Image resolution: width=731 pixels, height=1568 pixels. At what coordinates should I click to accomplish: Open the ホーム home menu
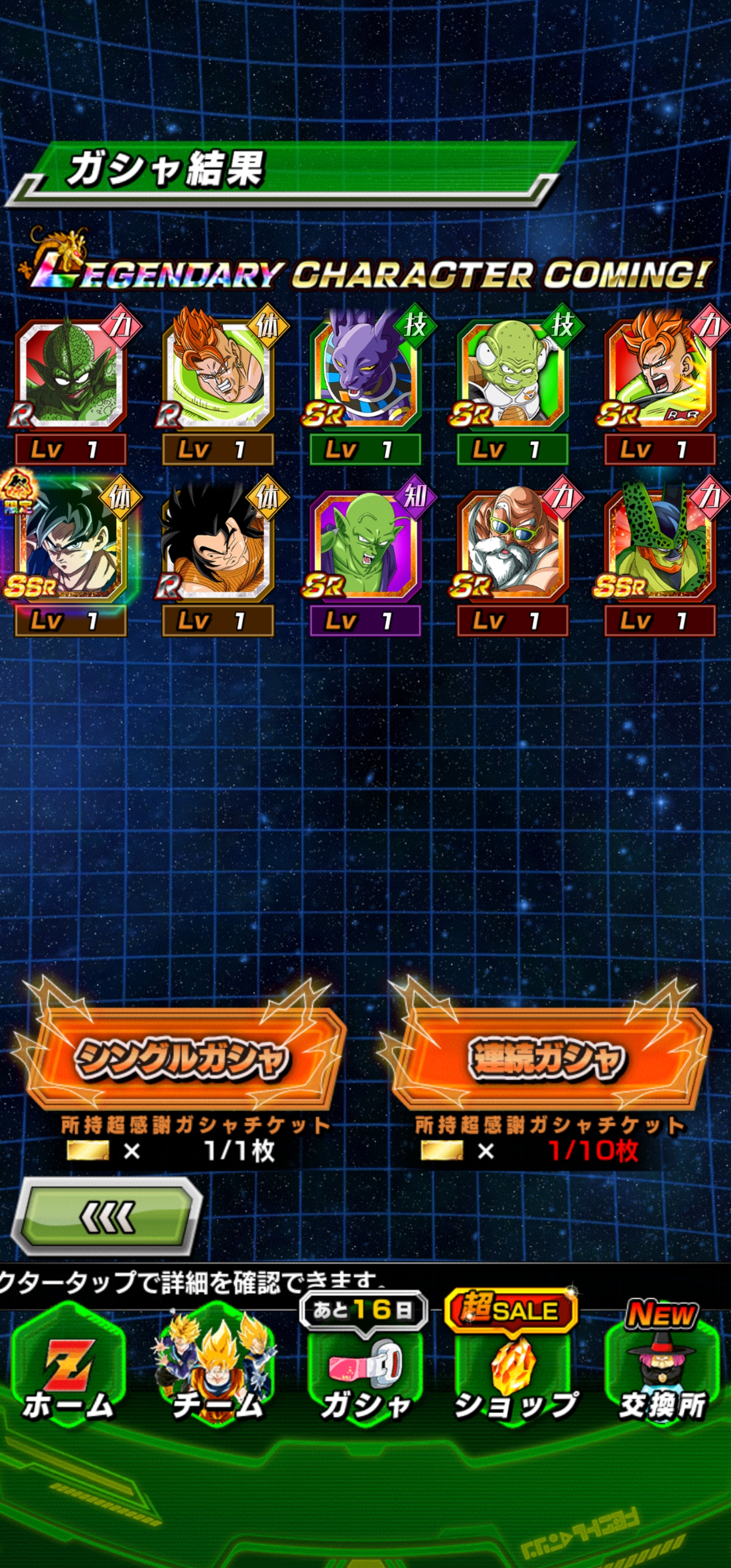click(x=68, y=1368)
